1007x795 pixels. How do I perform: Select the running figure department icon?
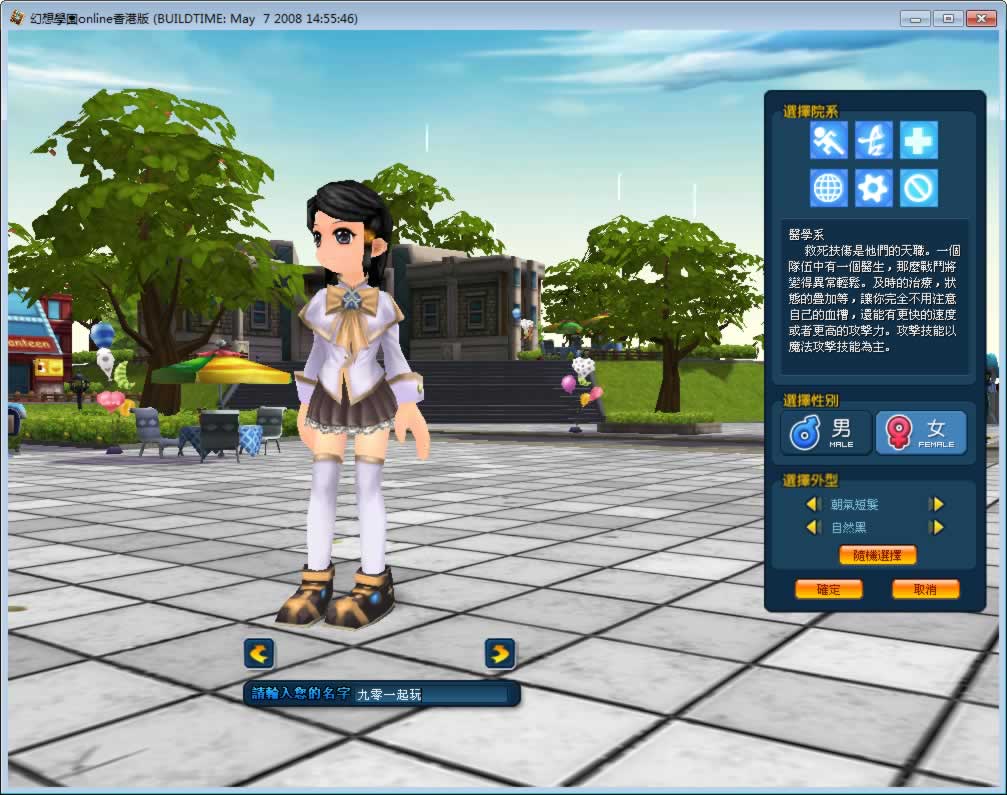(x=829, y=140)
